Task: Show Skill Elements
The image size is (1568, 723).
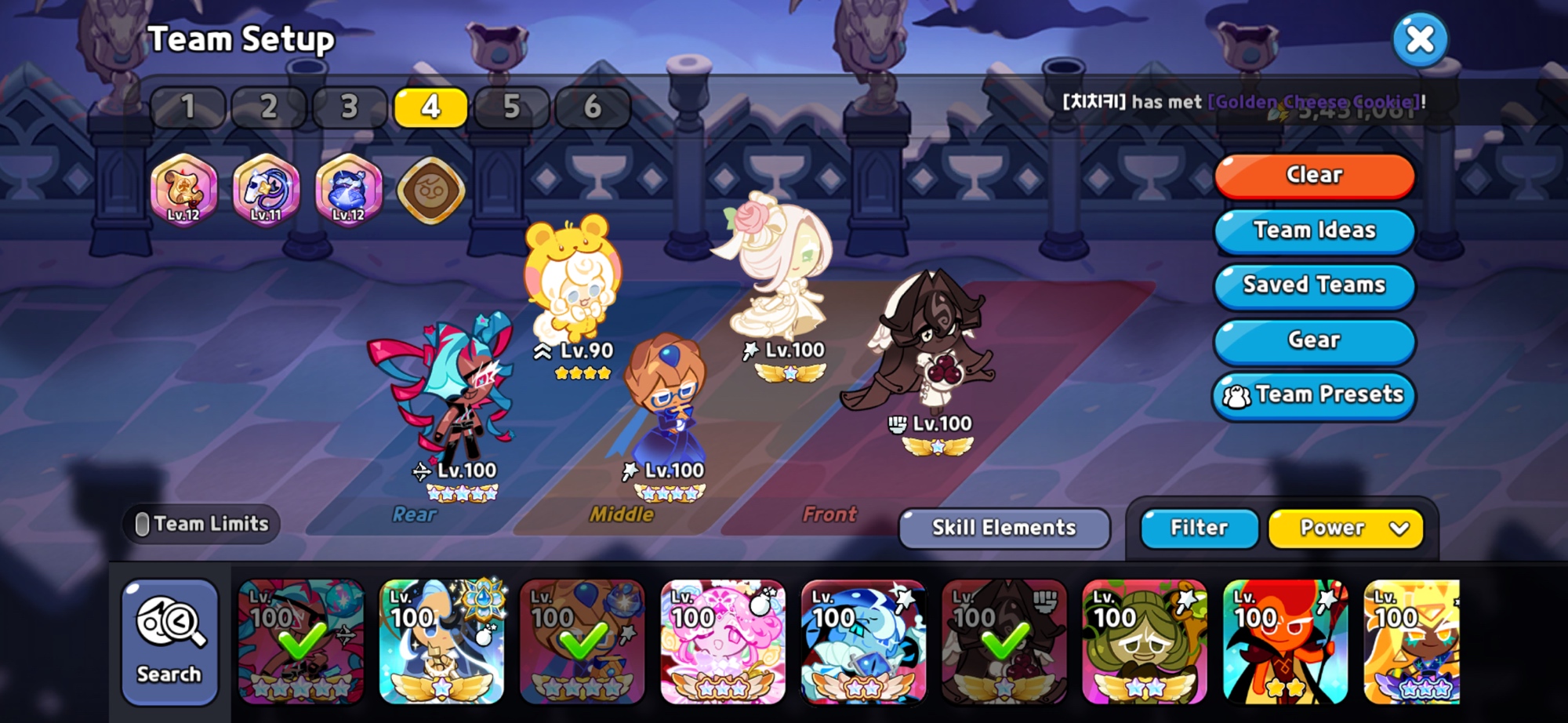Action: tap(1004, 528)
